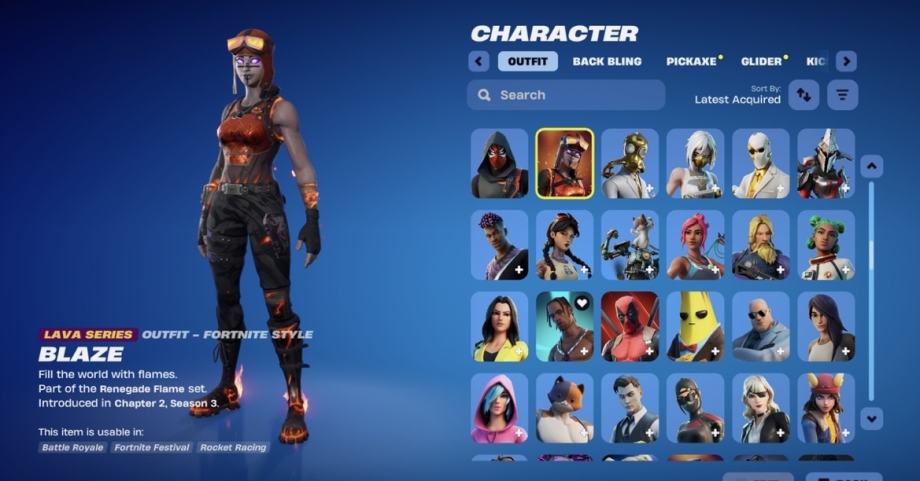Screen dimensions: 920x481
Task: Show more tabs with the right arrow
Action: point(846,61)
